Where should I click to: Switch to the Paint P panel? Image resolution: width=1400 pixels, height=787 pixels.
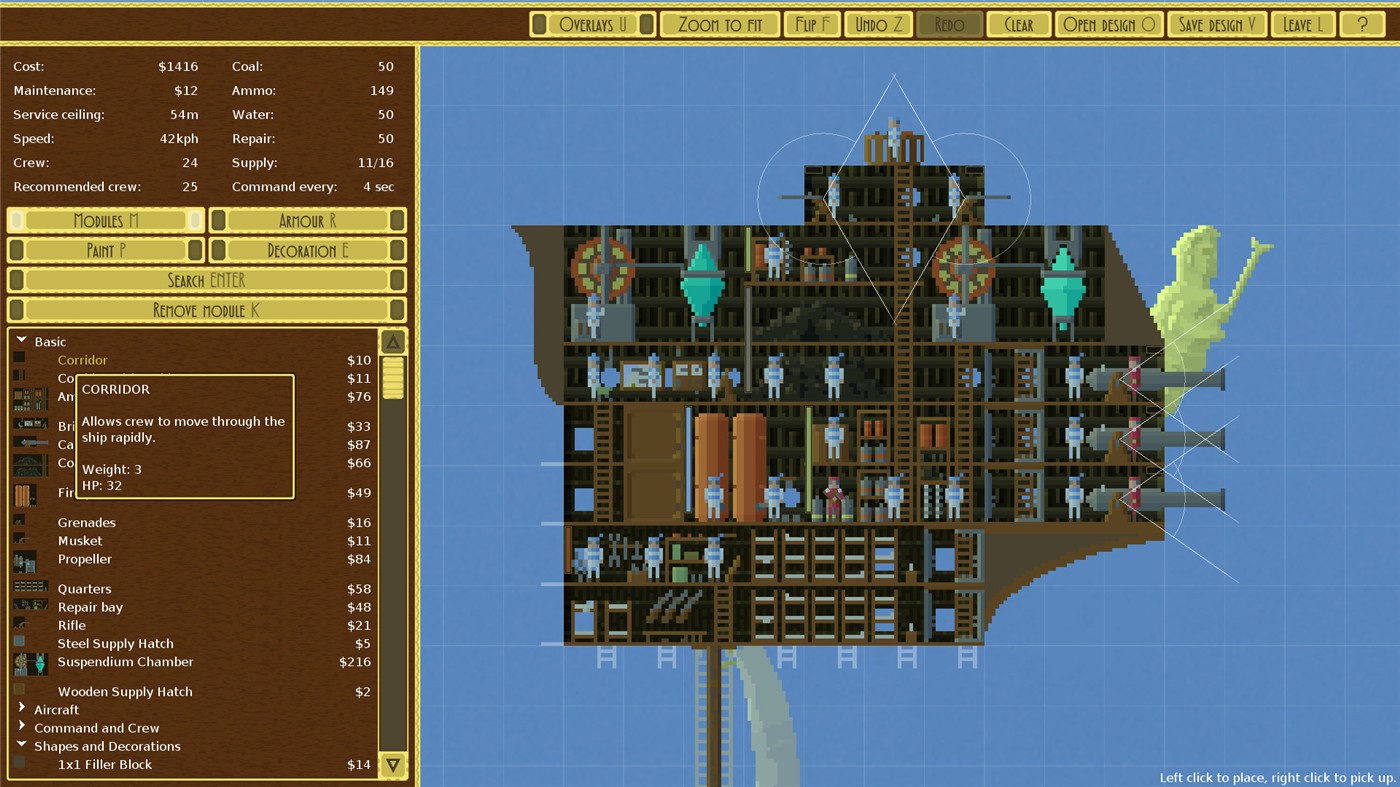[x=104, y=250]
